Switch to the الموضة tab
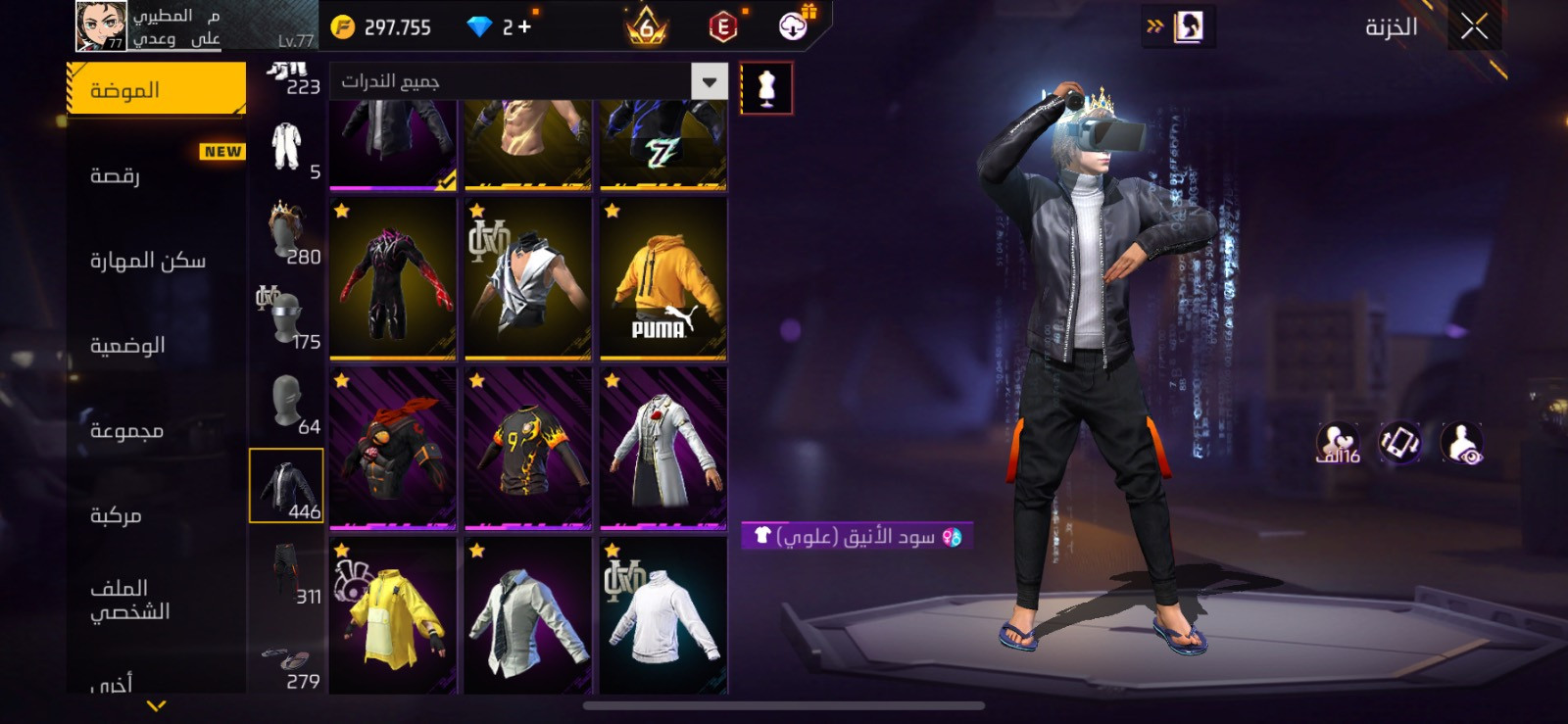This screenshot has width=1568, height=724. tap(157, 90)
